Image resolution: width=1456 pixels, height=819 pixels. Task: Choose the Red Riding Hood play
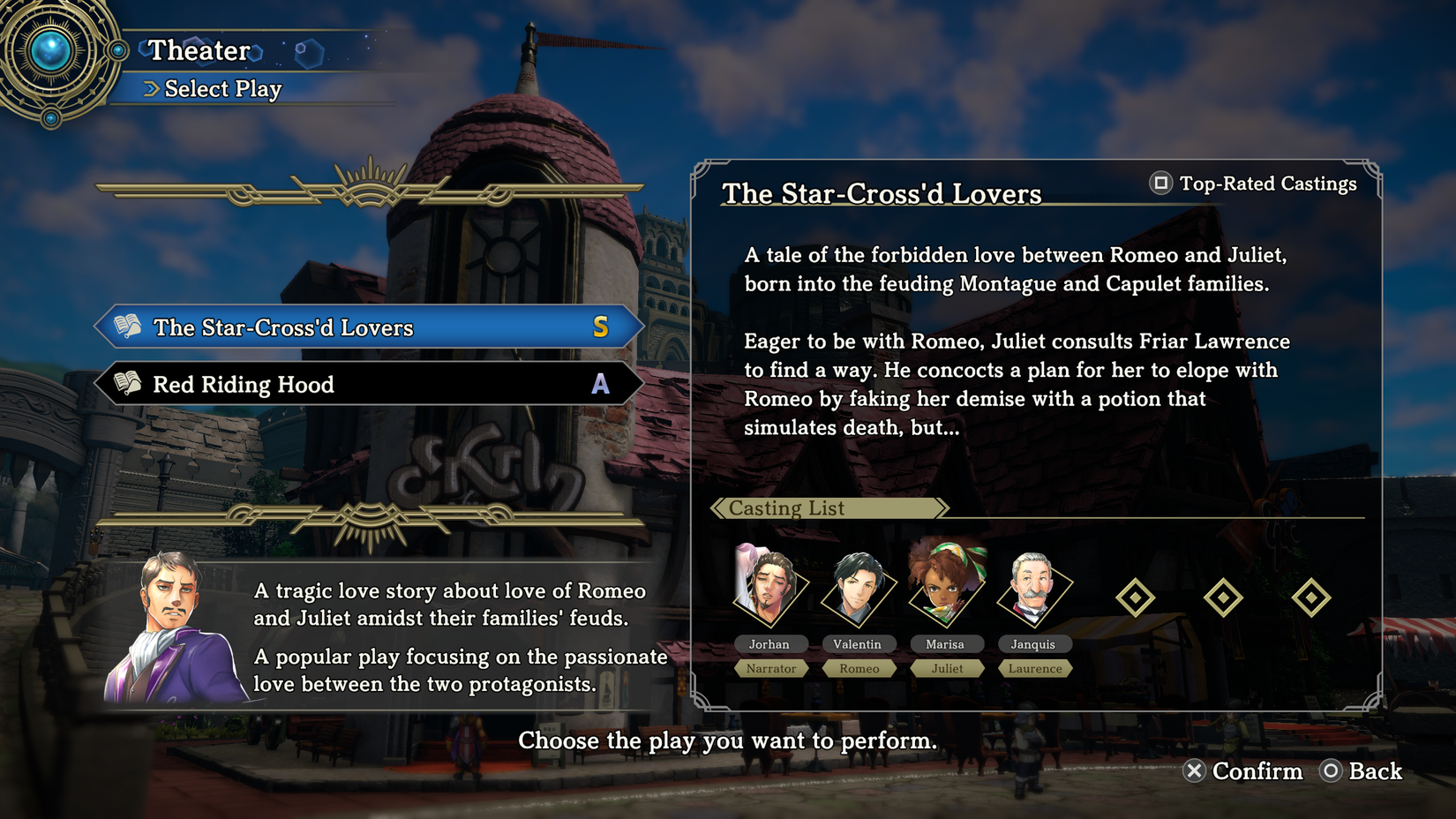369,384
